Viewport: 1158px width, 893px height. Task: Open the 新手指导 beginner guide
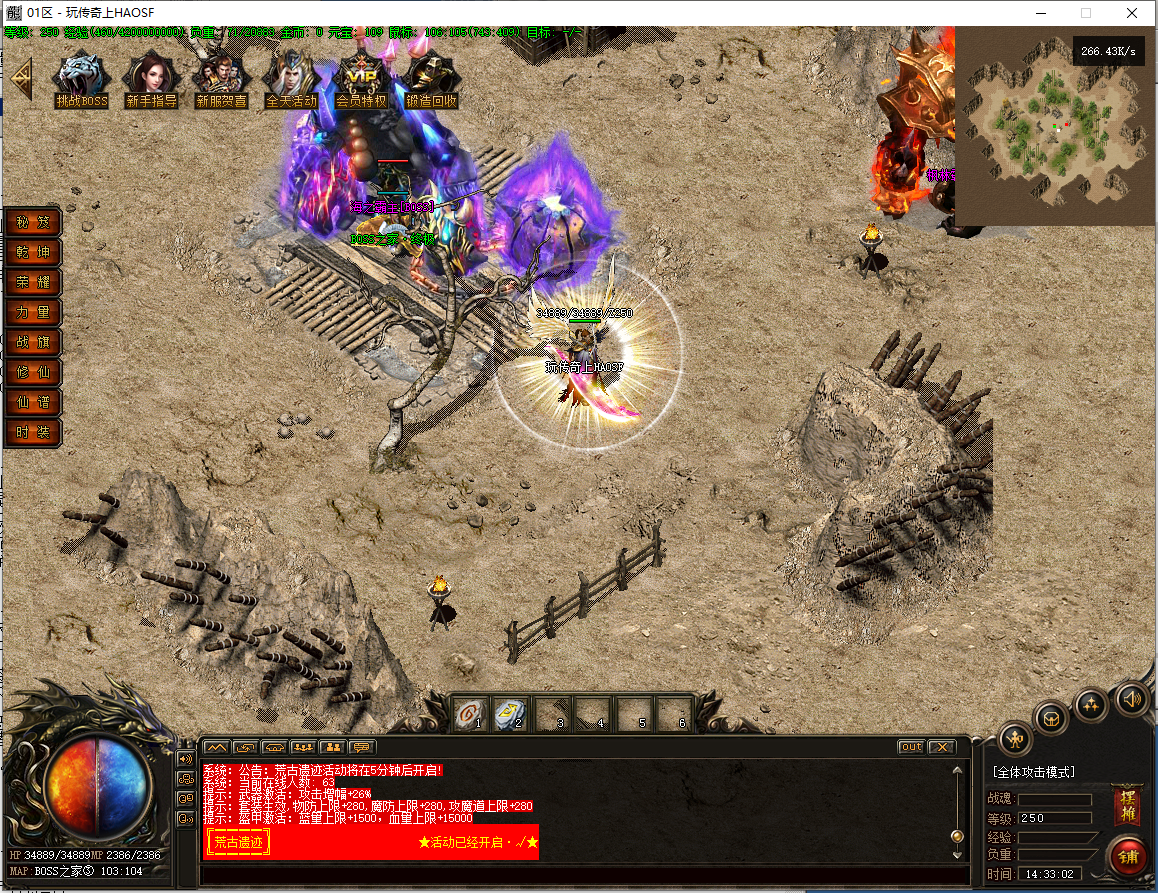click(151, 78)
